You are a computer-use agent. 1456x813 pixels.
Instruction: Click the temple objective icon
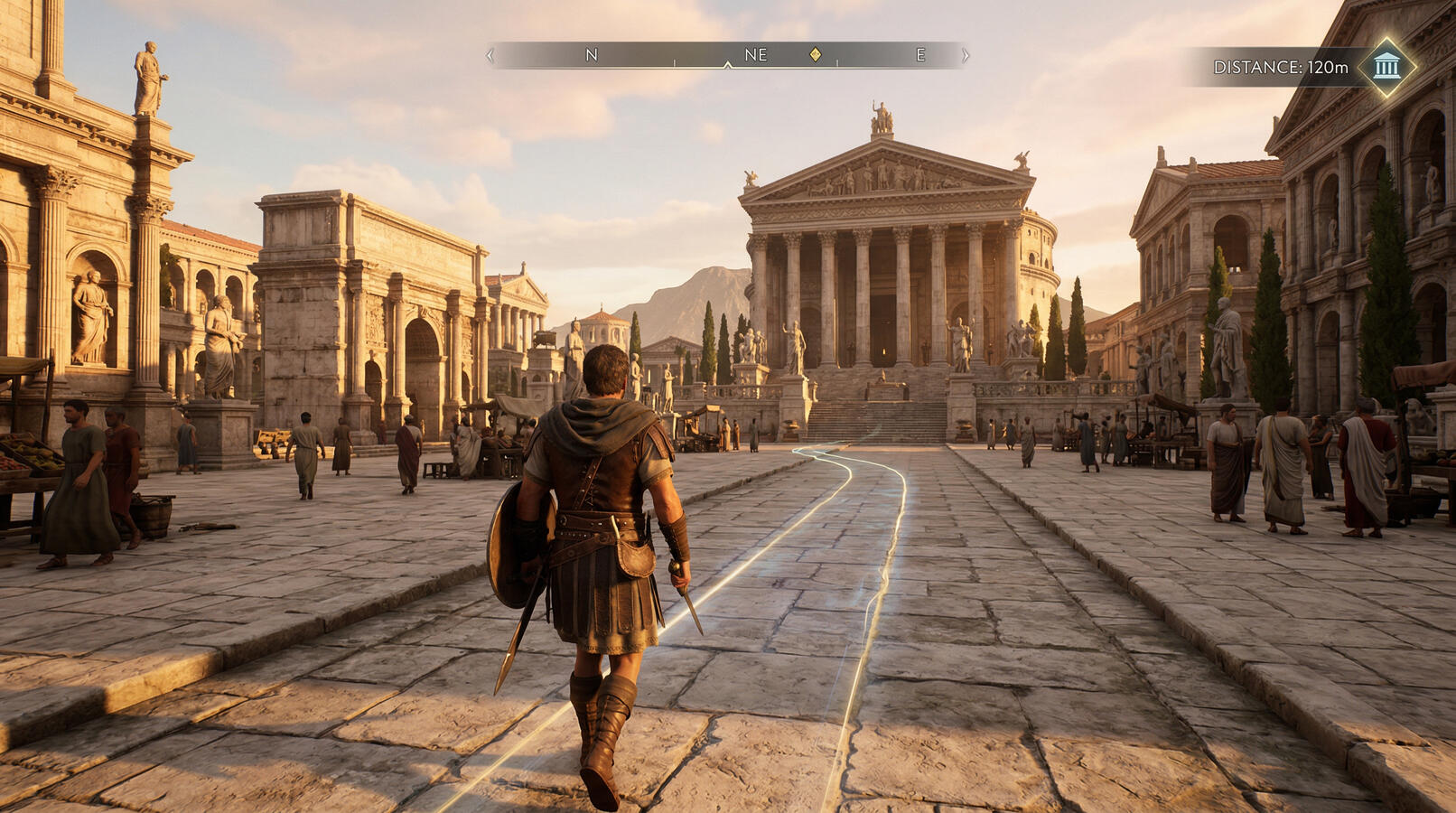pyautogui.click(x=1386, y=66)
